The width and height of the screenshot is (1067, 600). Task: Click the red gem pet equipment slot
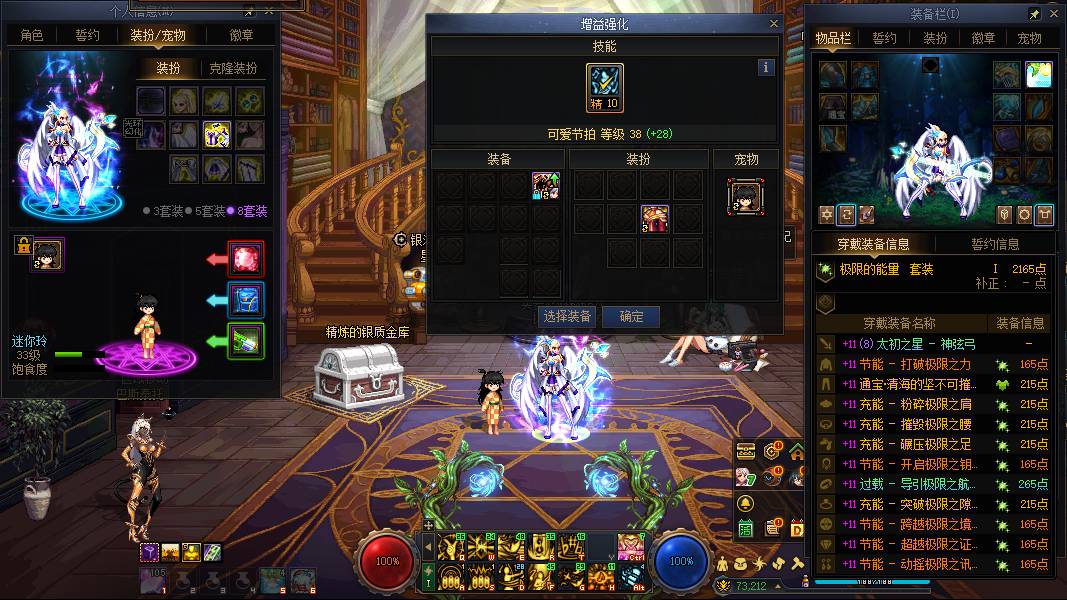(245, 259)
